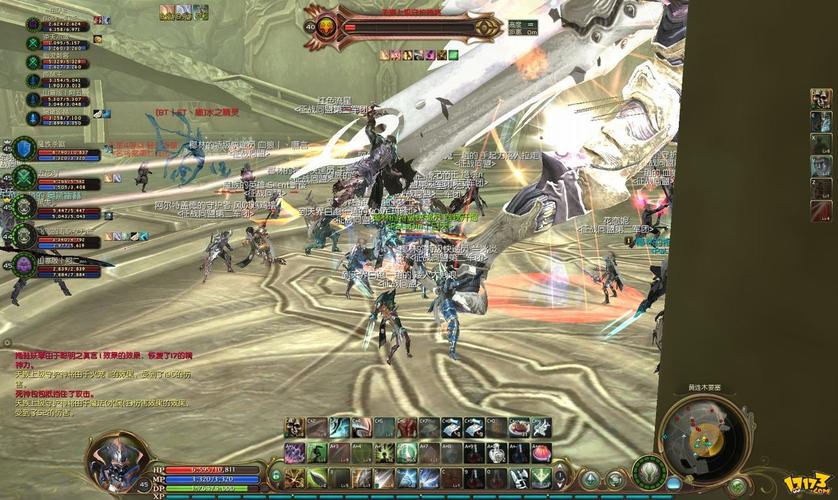Click the green wings emblem button
838x500 pixels.
tap(649, 471)
